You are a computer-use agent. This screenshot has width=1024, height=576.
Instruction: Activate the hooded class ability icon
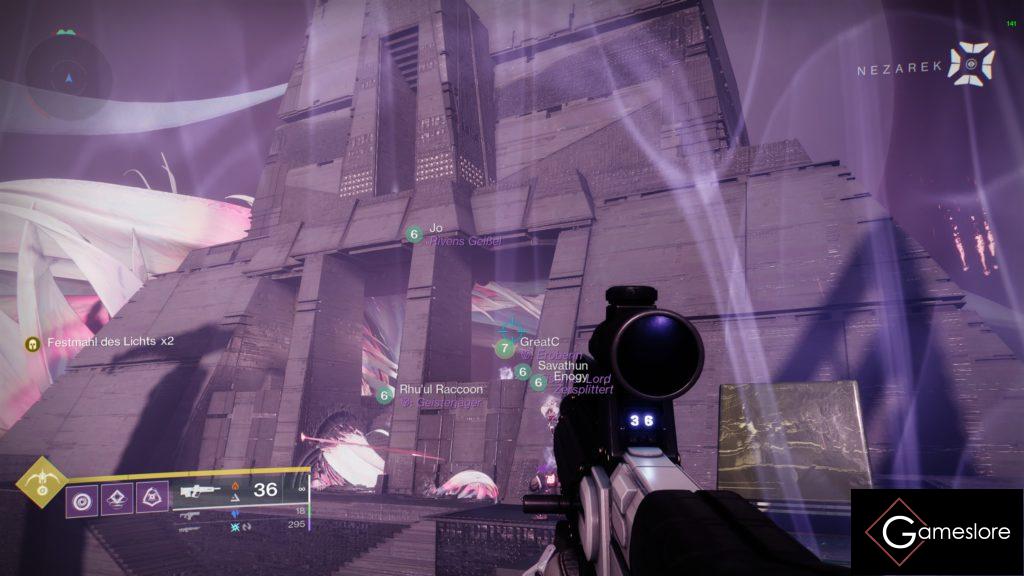152,499
